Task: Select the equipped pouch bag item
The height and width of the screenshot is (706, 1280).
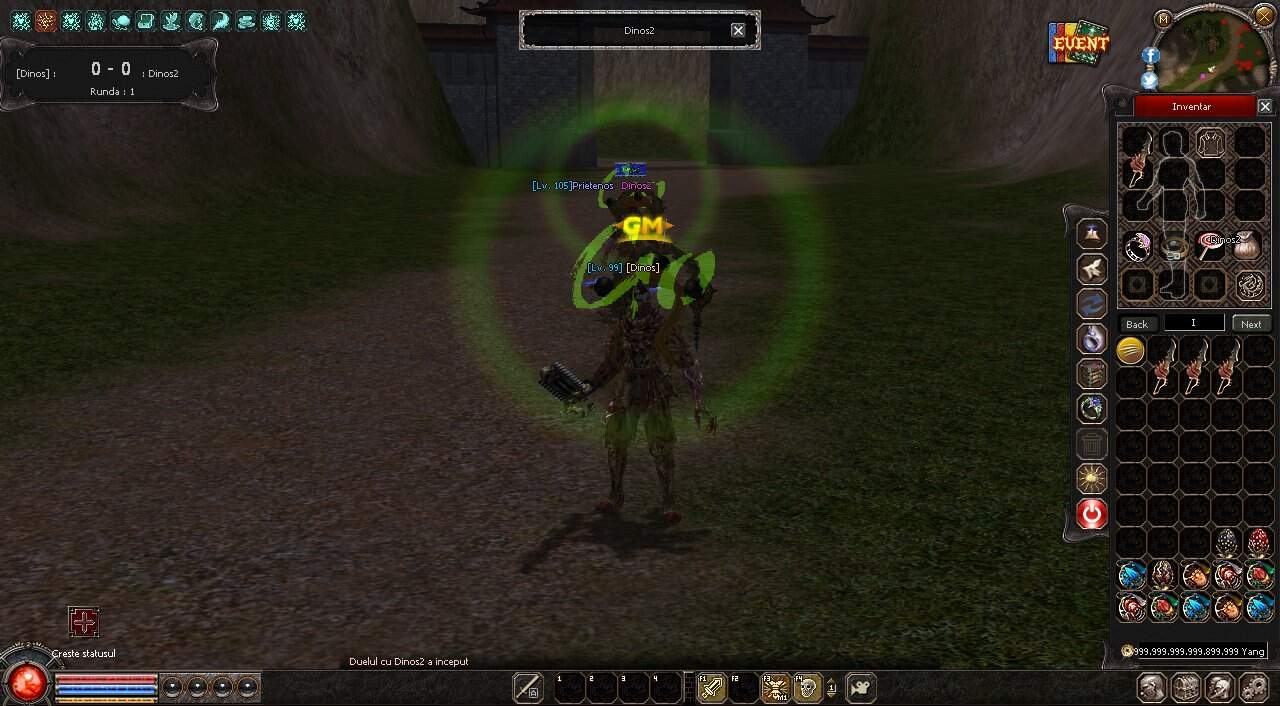Action: [1248, 246]
